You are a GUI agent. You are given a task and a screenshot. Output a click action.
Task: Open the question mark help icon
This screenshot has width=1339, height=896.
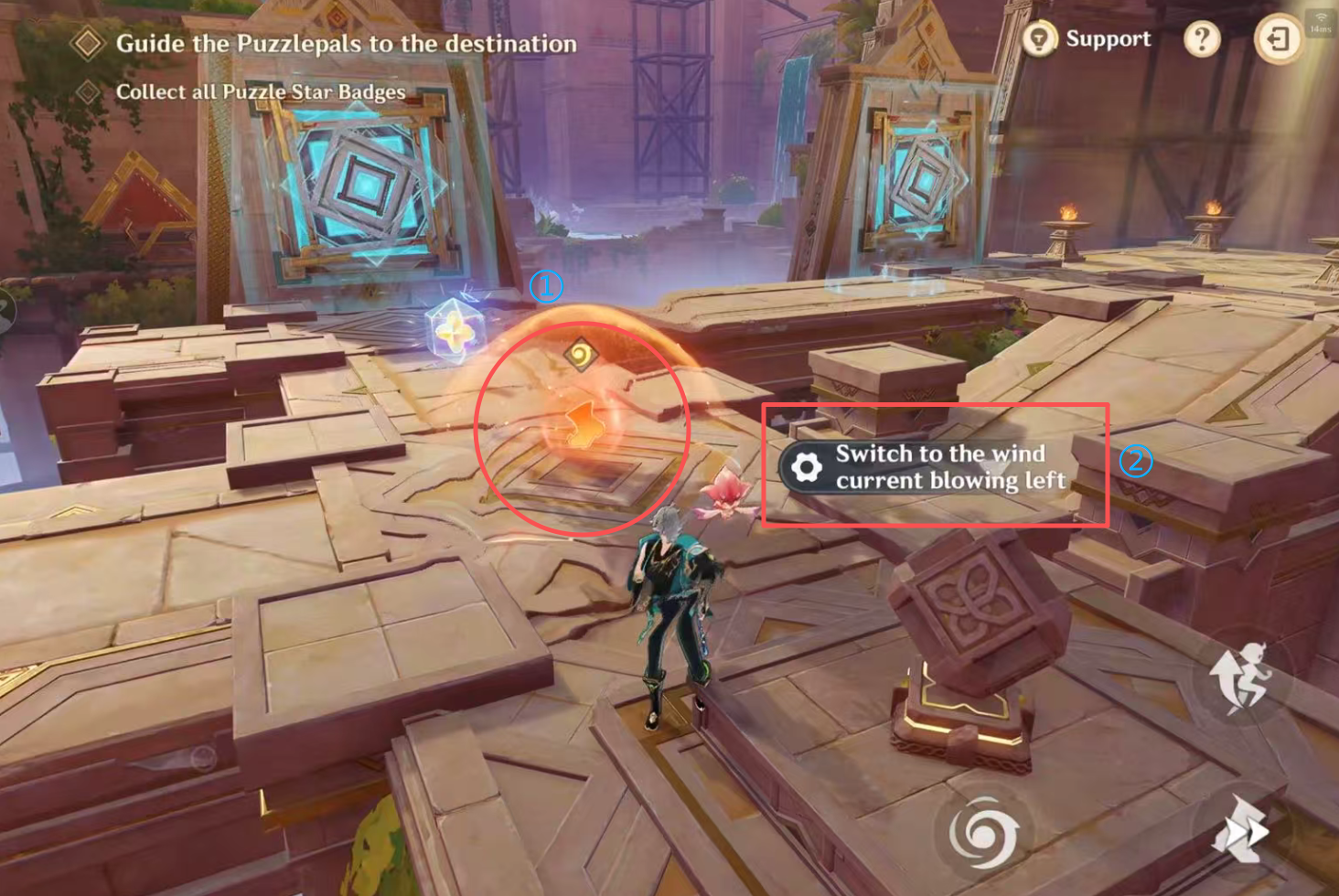coord(1202,39)
